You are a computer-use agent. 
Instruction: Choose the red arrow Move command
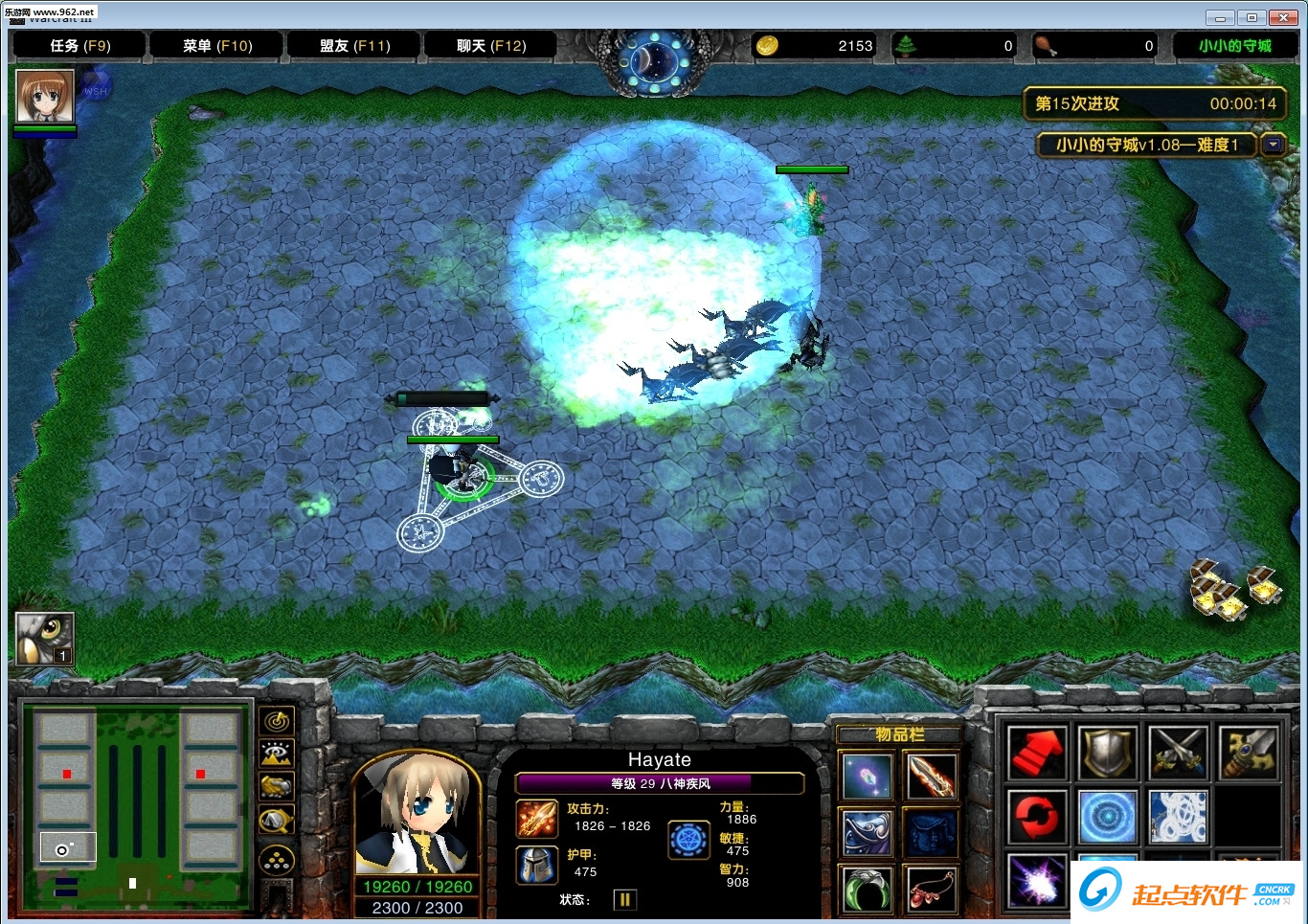tap(1037, 753)
